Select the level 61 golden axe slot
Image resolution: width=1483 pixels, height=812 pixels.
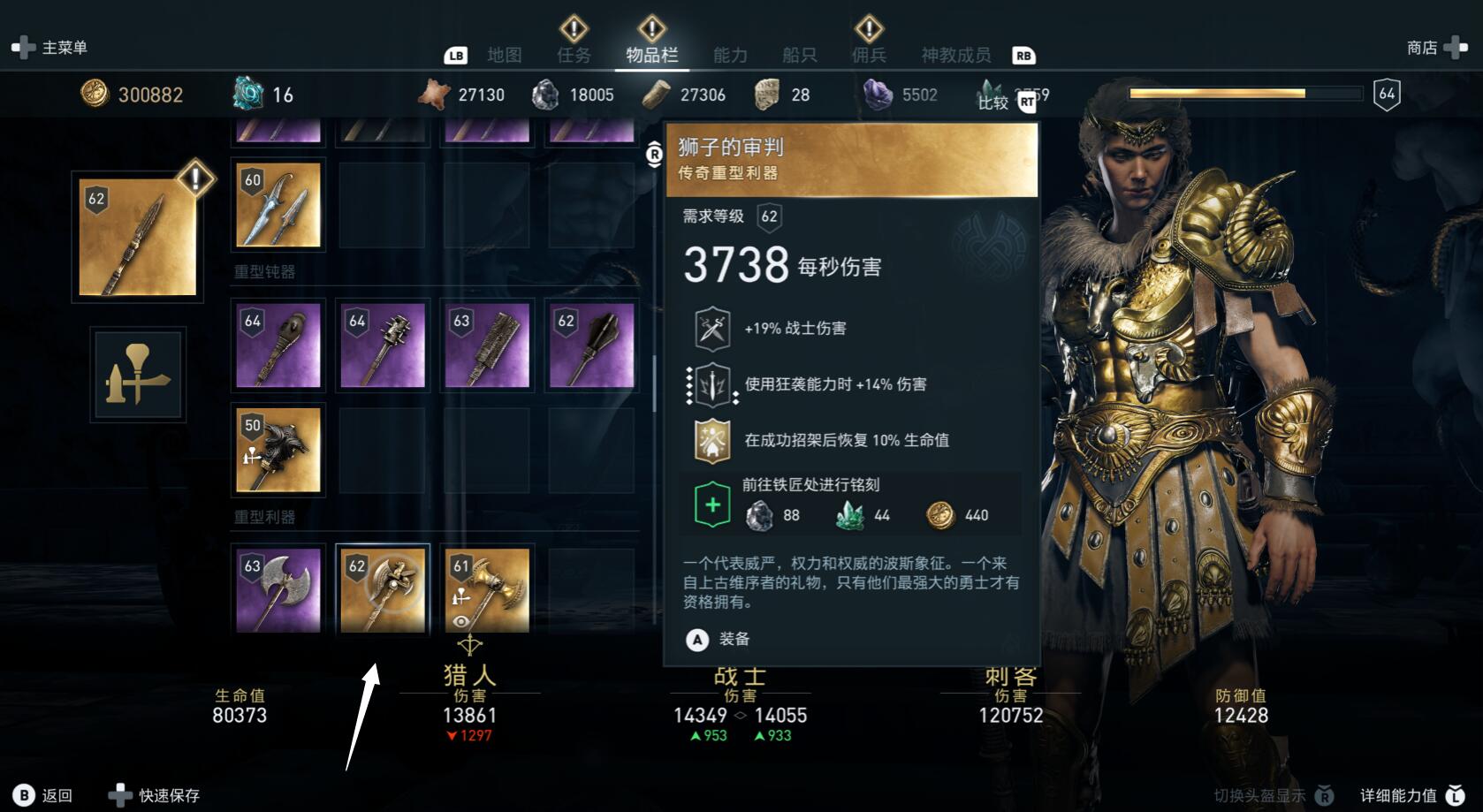[x=487, y=589]
